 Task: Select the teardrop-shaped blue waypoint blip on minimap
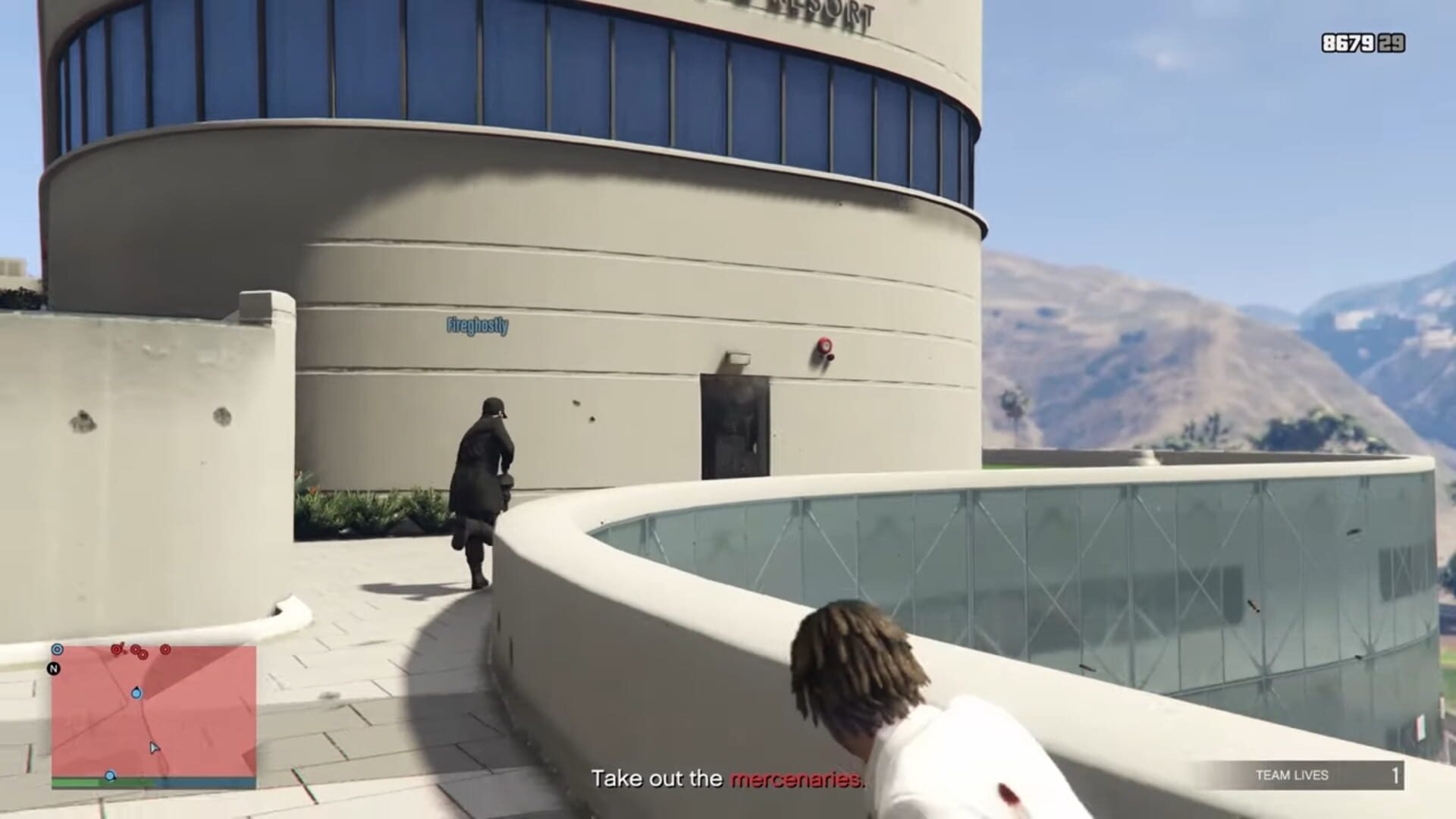[136, 694]
